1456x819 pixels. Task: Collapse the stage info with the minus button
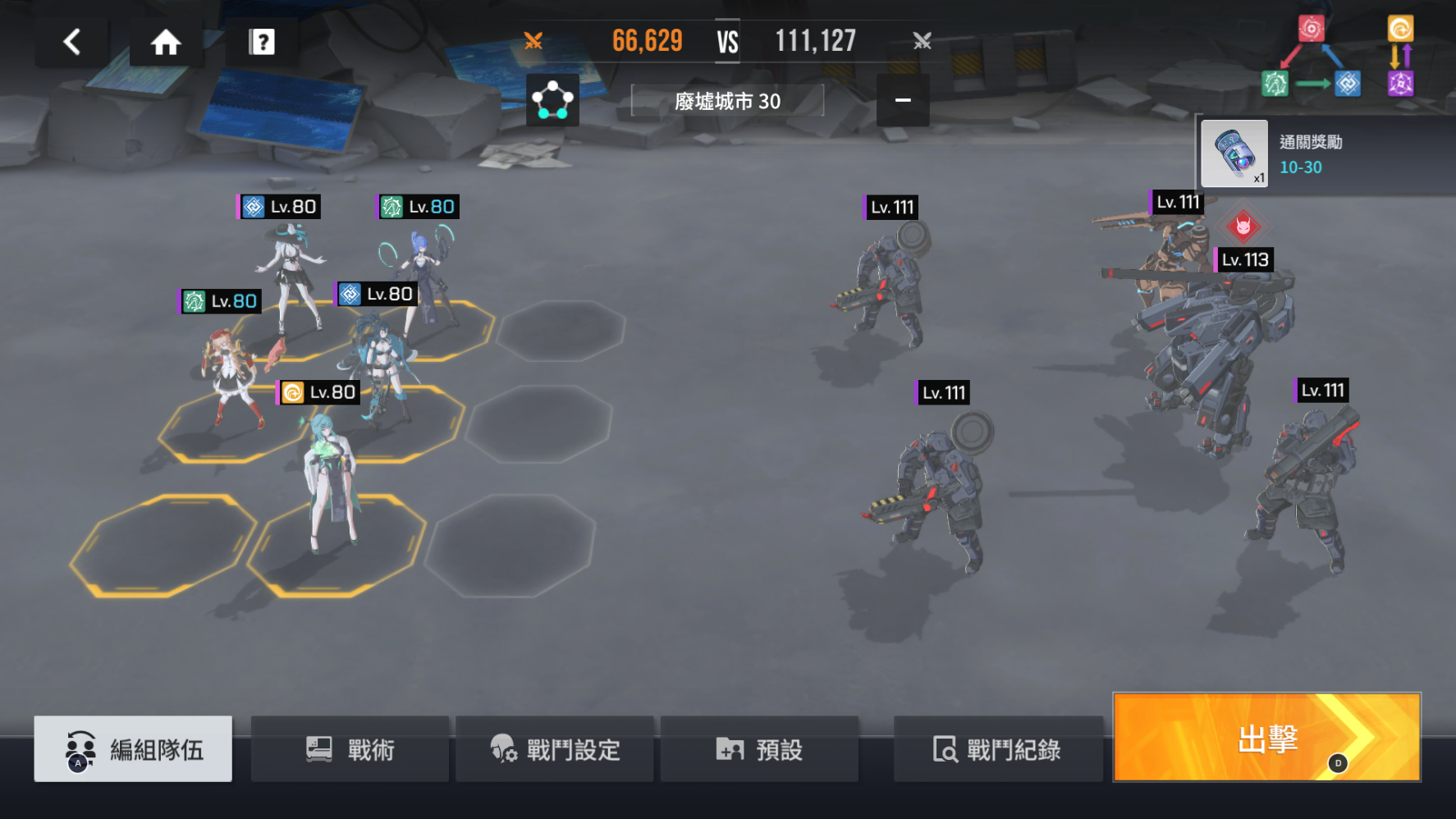click(x=903, y=100)
